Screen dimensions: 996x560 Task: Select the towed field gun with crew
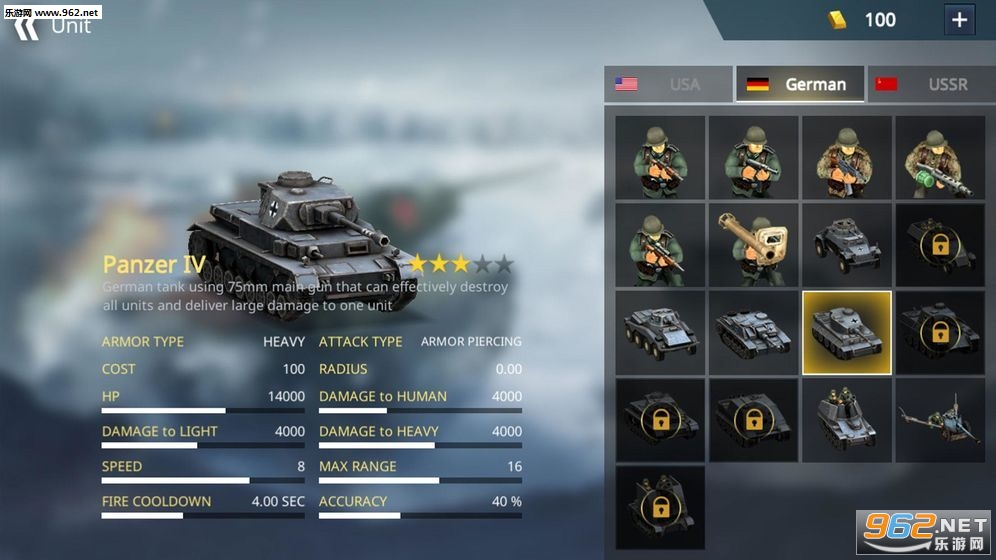[940, 420]
